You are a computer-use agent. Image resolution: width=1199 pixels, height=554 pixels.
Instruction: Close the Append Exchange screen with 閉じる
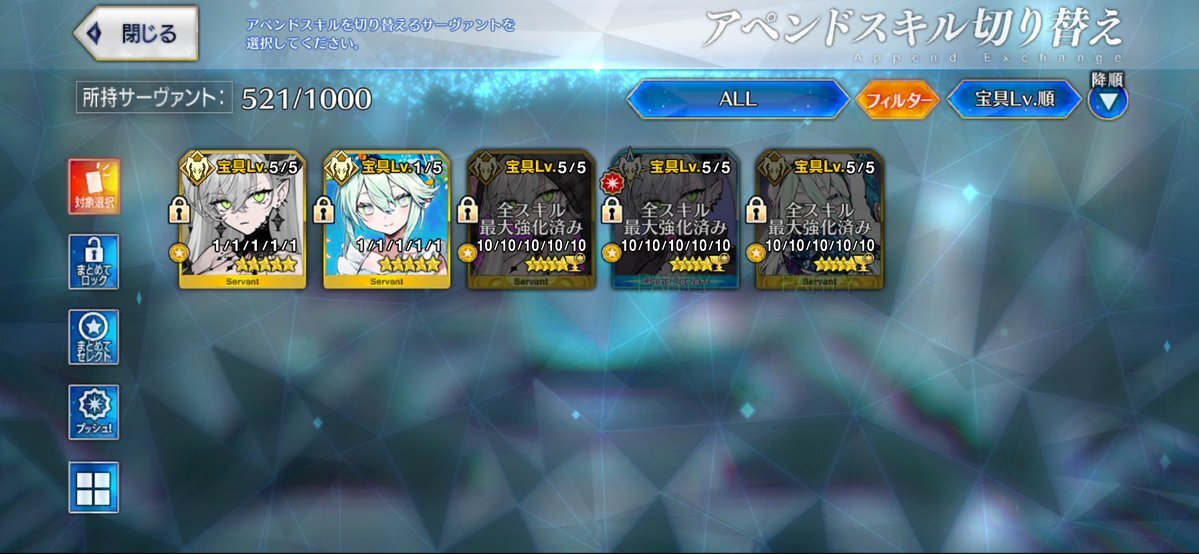click(x=137, y=33)
